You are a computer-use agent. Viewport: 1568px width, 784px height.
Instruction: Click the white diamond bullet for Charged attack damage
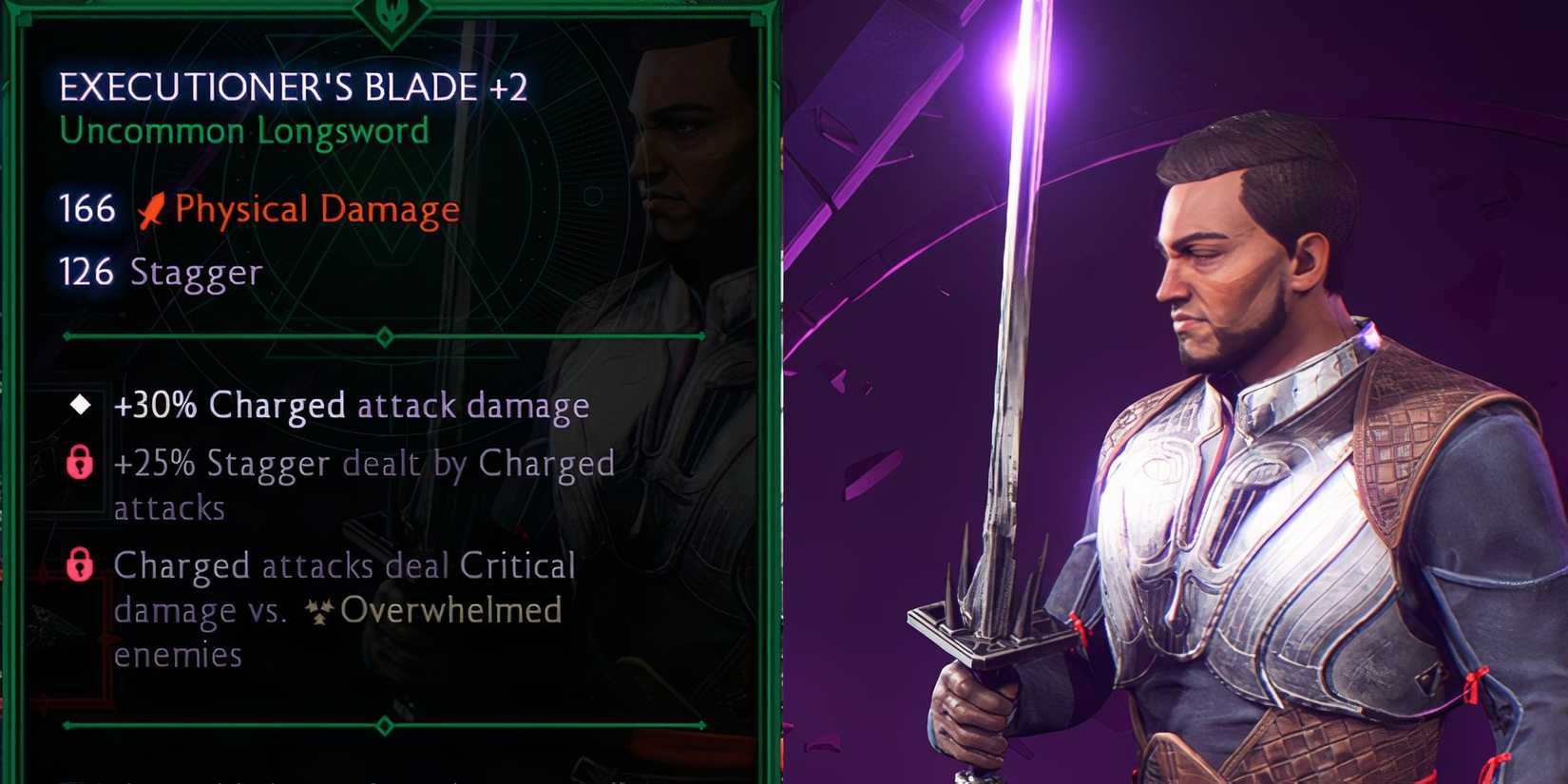pos(79,405)
